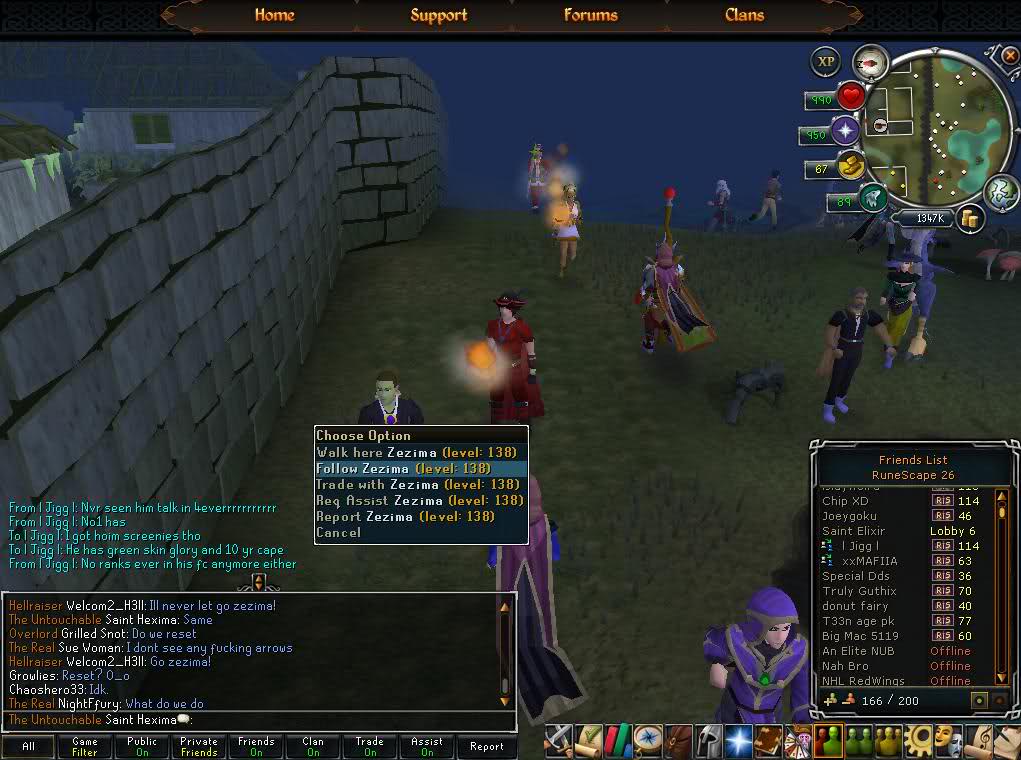Toggle the XP counter button

pos(825,61)
